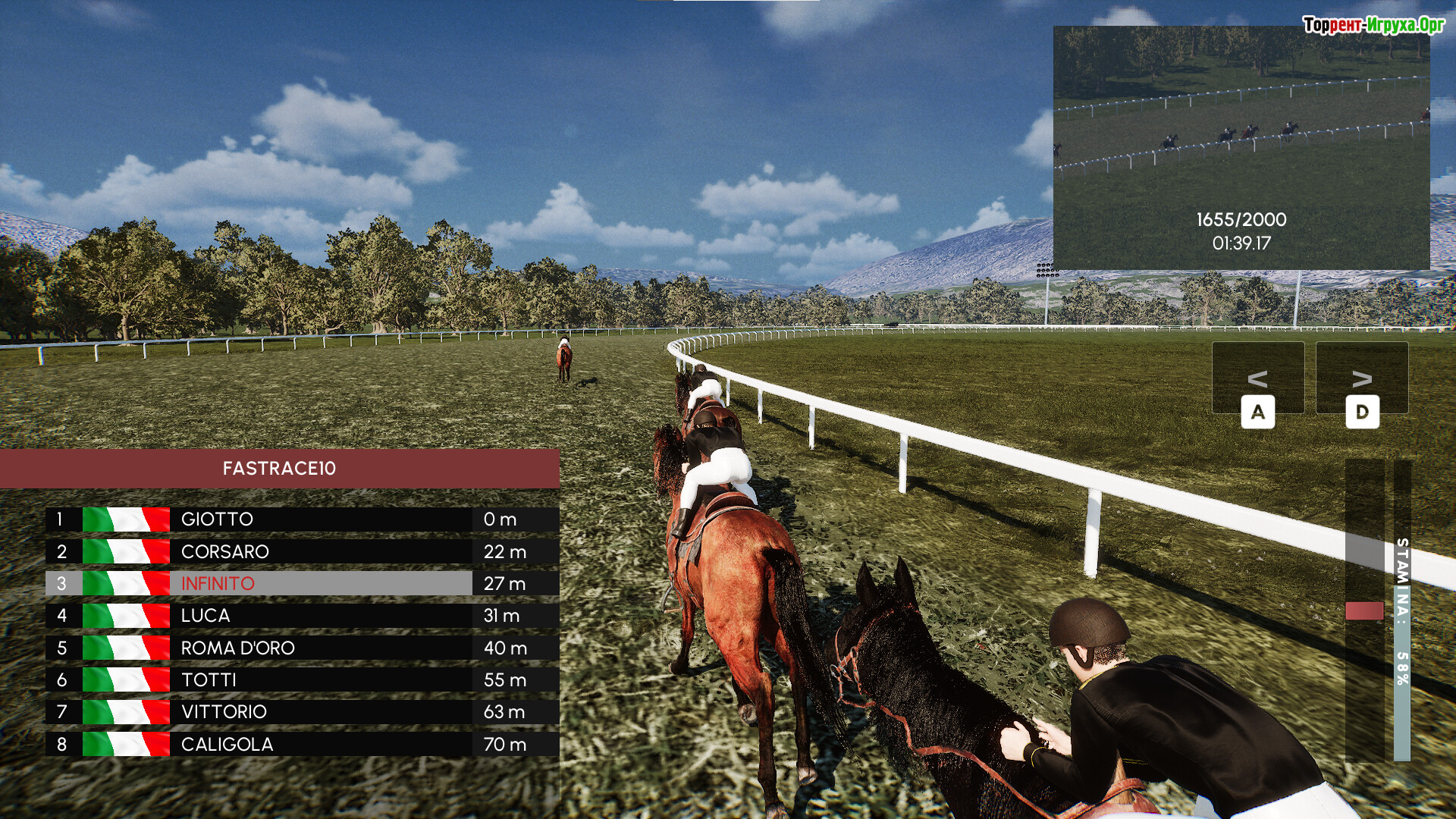Screen dimensions: 1456x819
Task: Select CALIGOLA at bottom of standings
Action: tap(302, 744)
